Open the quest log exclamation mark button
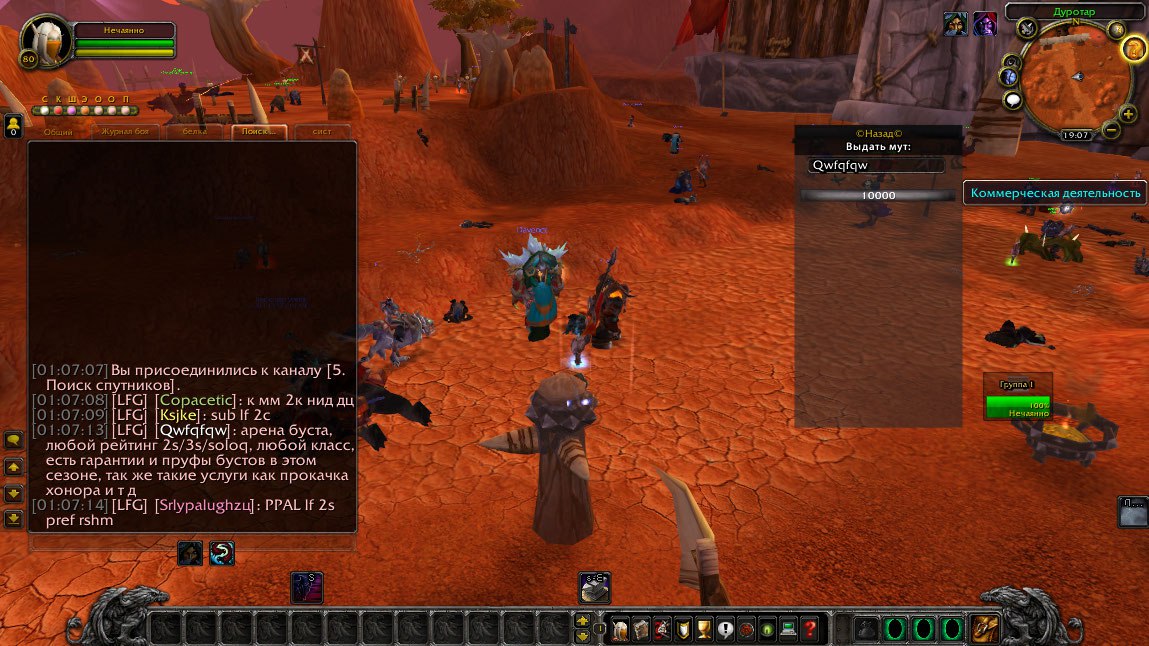The height and width of the screenshot is (646, 1149). pos(725,629)
